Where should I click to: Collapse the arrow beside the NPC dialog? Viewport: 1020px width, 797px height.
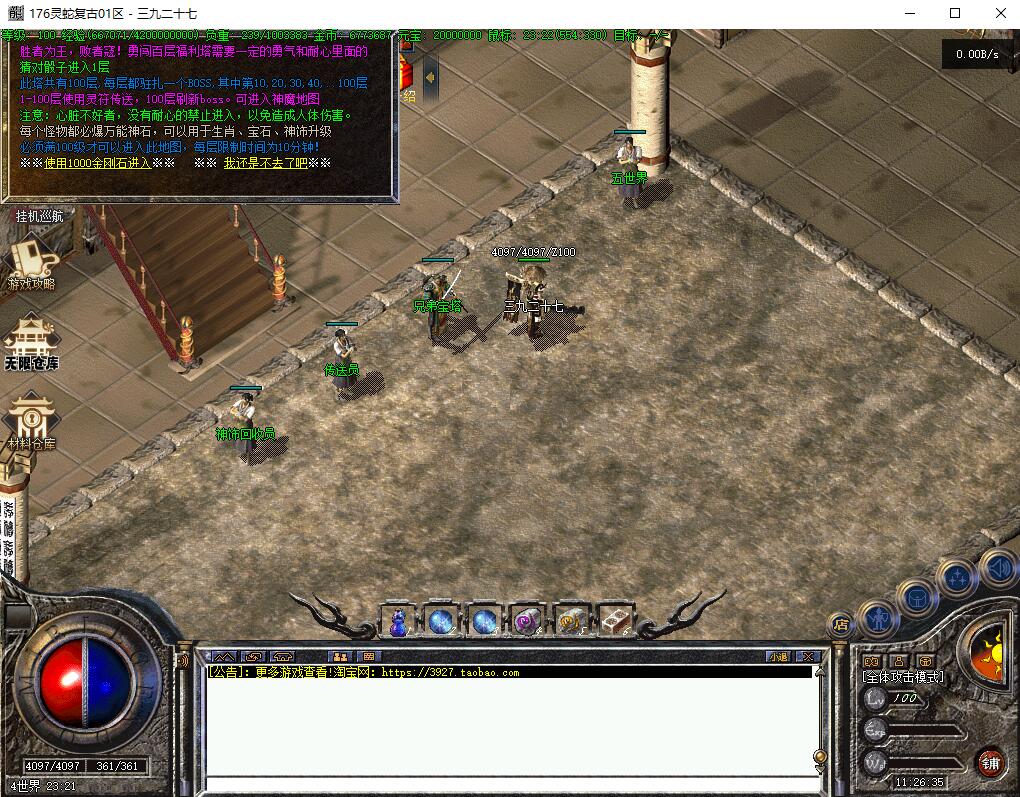(431, 76)
